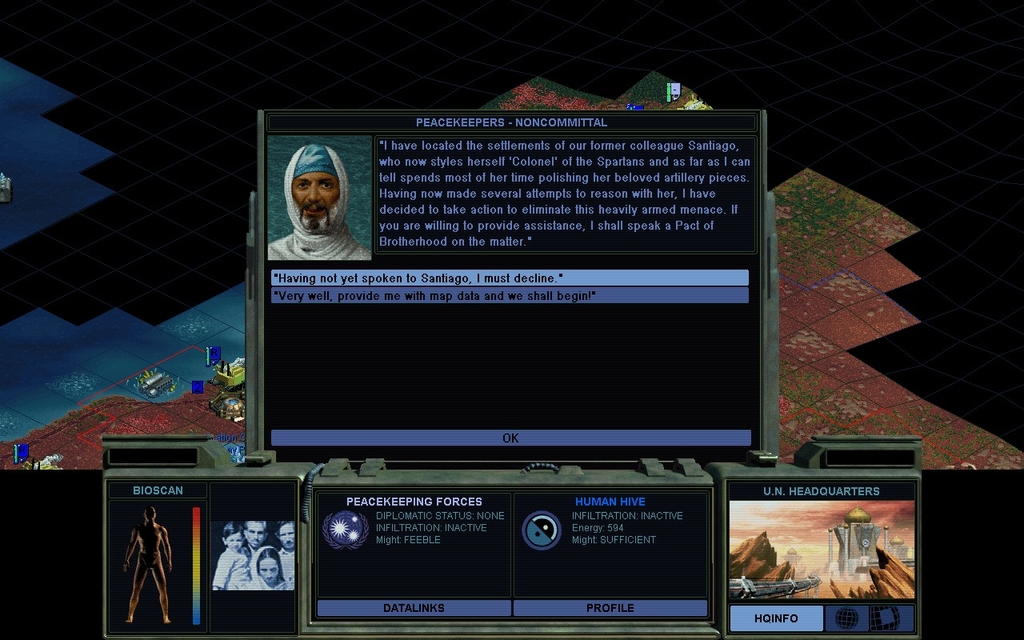1024x640 pixels.
Task: Open the Human Hive PROFILE
Action: (610, 608)
